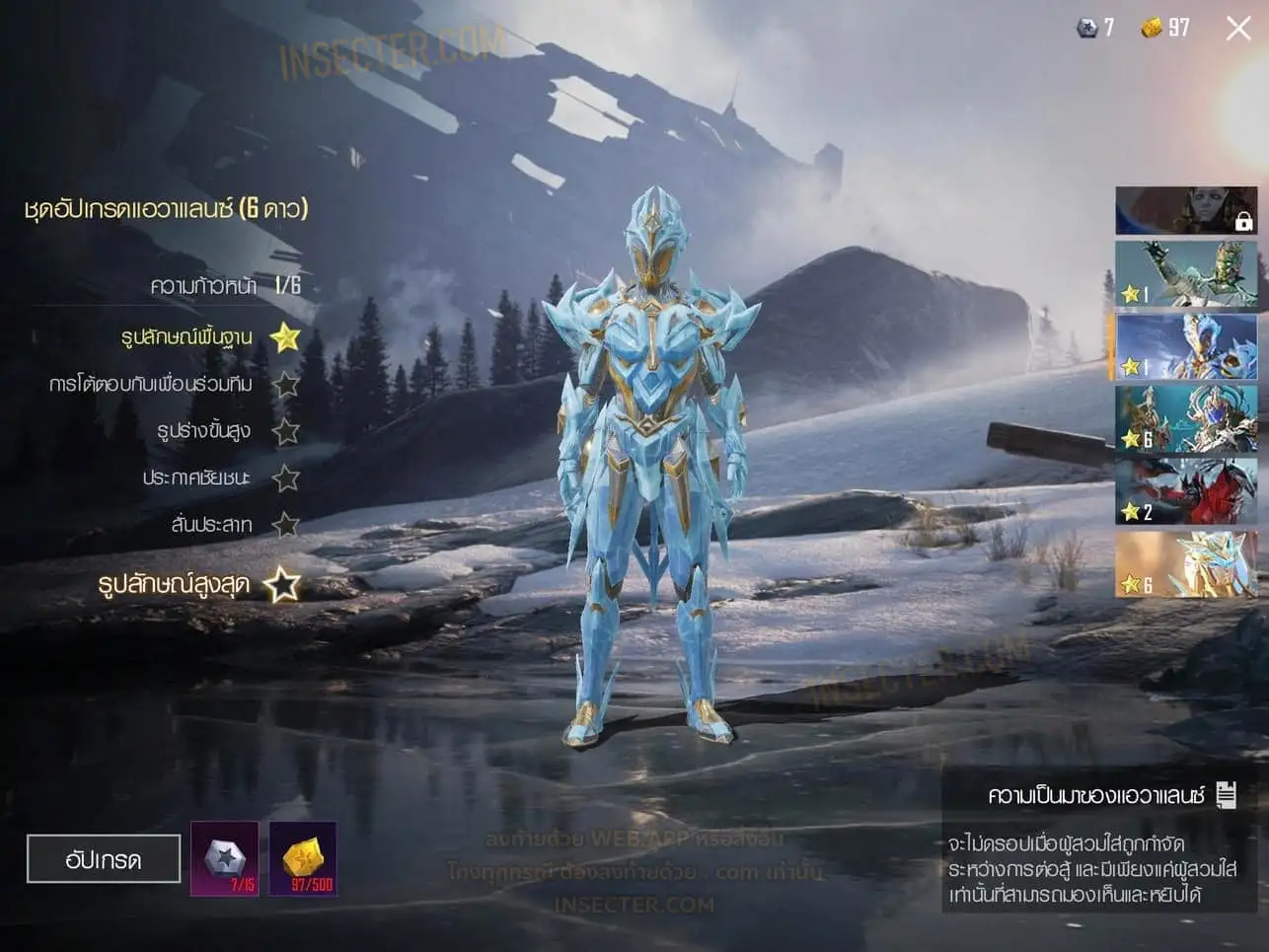The height and width of the screenshot is (952, 1269).
Task: Open the ความเป็นมาของแอวาแลนช์ lore document icon
Action: coord(1227,795)
